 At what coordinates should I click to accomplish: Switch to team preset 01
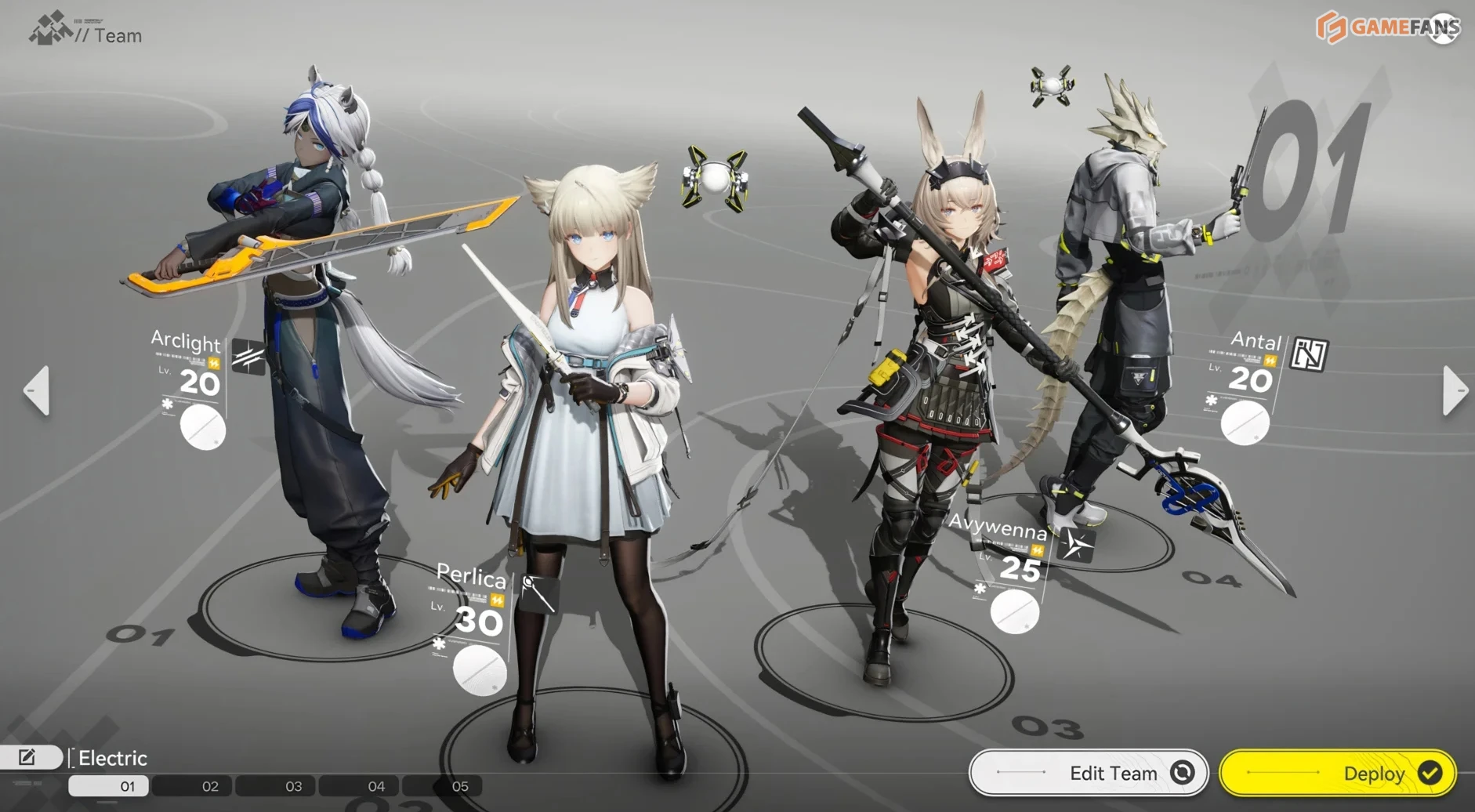tap(127, 786)
